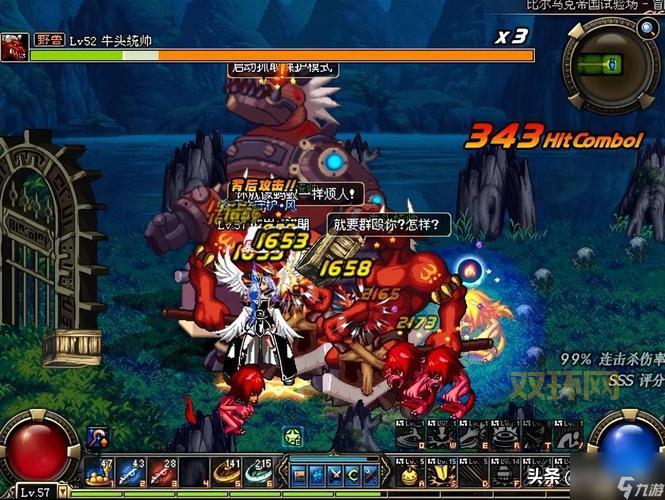The height and width of the screenshot is (500, 665).
Task: Activate the yellow burst skill on key S
Action: (440, 471)
